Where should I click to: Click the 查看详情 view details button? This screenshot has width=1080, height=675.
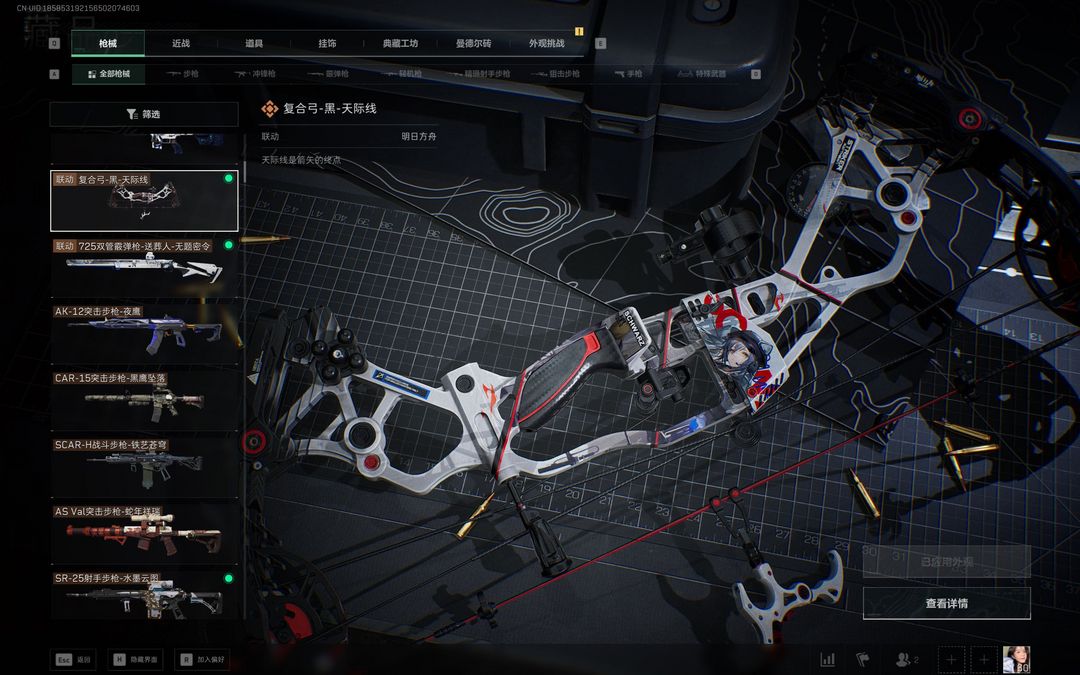(x=946, y=603)
